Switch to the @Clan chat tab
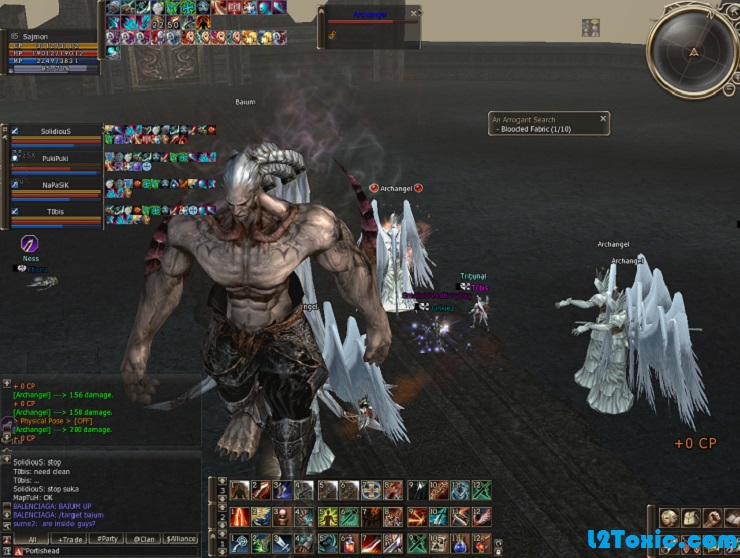 tap(144, 538)
